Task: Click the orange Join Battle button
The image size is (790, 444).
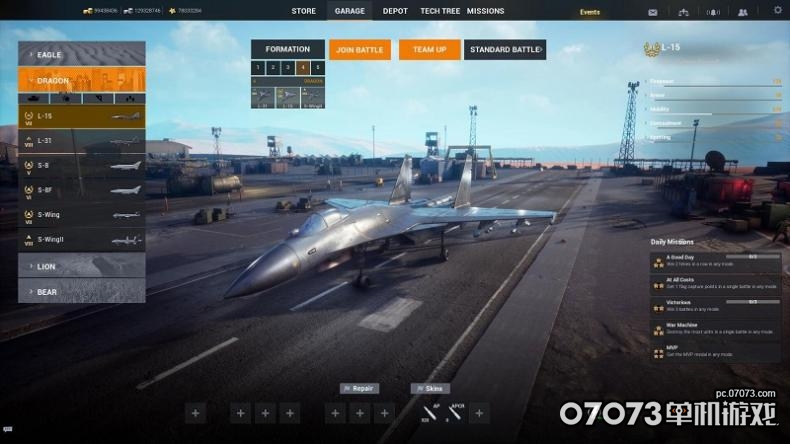Action: pyautogui.click(x=360, y=49)
